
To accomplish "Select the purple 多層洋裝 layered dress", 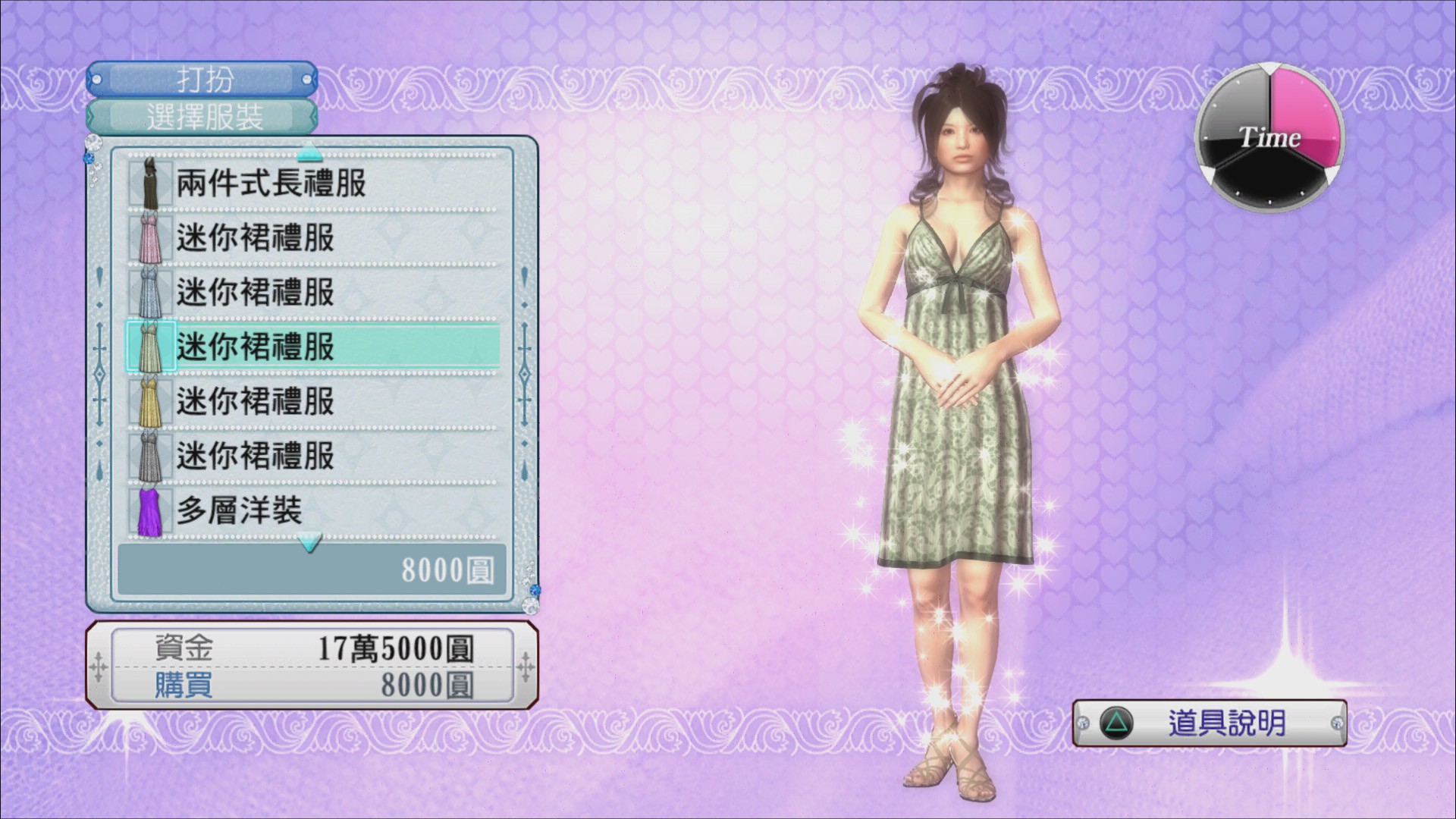I will tap(311, 511).
